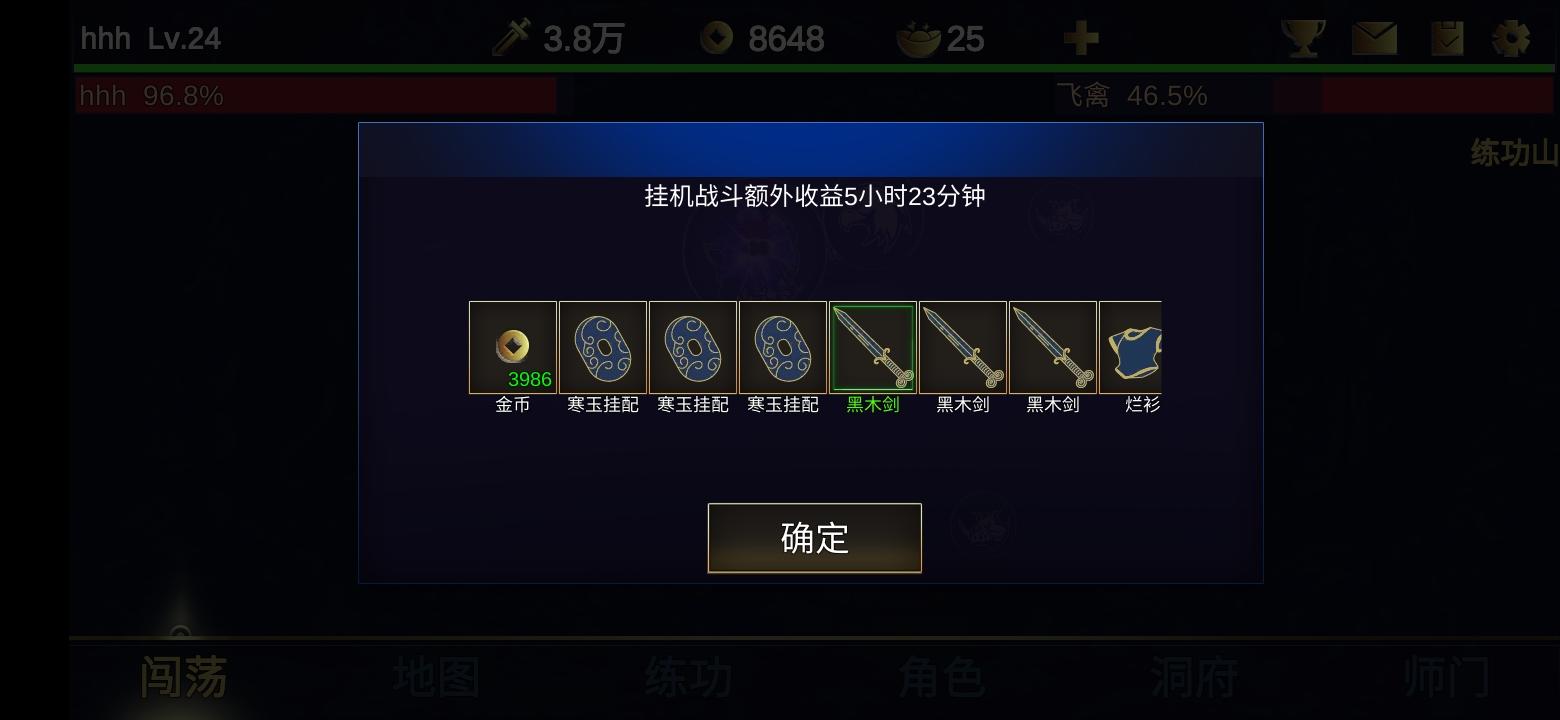Select the highlighted 黑木剑 item
The image size is (1560, 720).
[873, 347]
